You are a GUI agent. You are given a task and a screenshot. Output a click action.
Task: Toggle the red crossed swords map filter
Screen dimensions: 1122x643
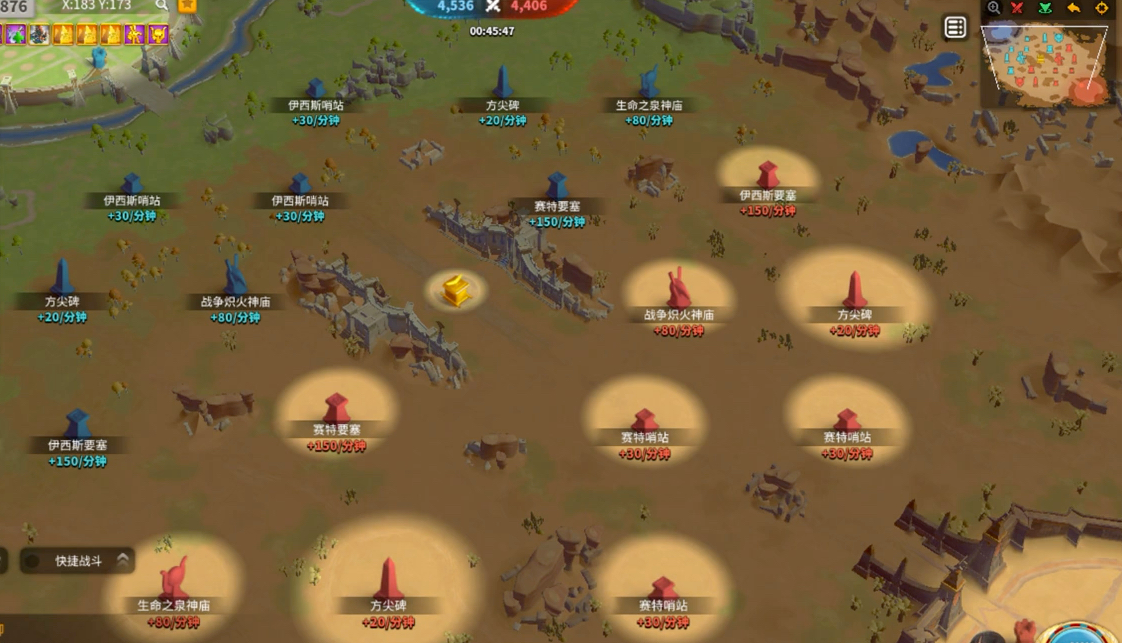coord(1018,8)
